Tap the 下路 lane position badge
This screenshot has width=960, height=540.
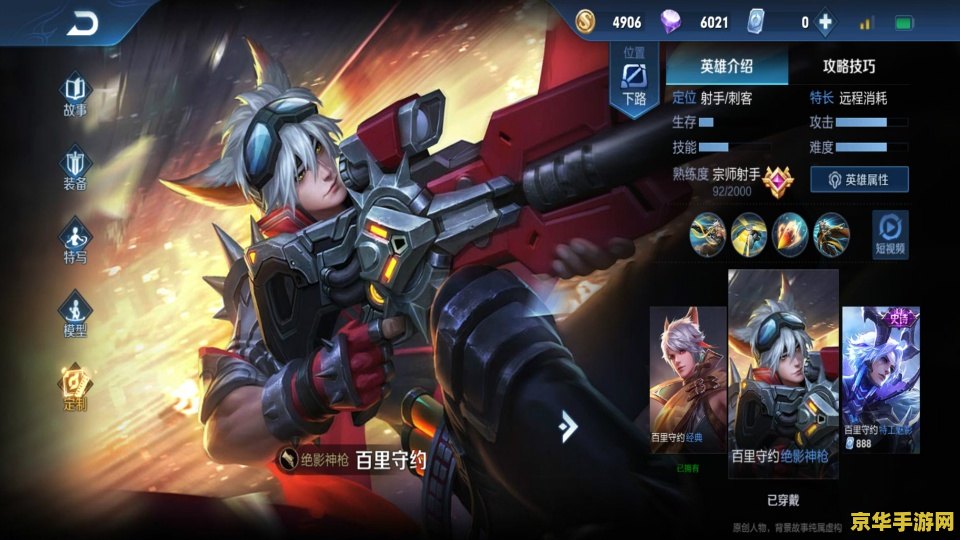pos(635,79)
